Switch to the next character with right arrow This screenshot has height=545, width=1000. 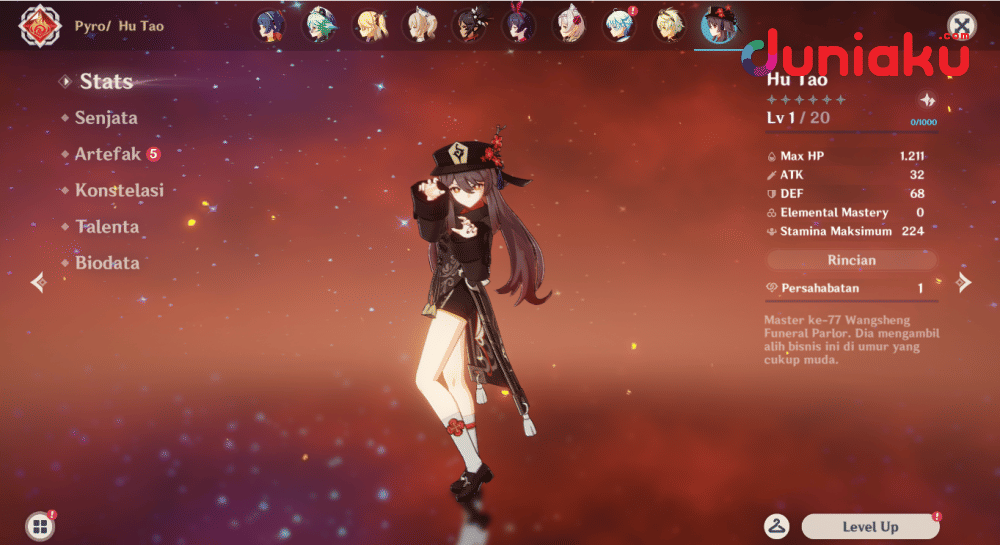click(963, 282)
